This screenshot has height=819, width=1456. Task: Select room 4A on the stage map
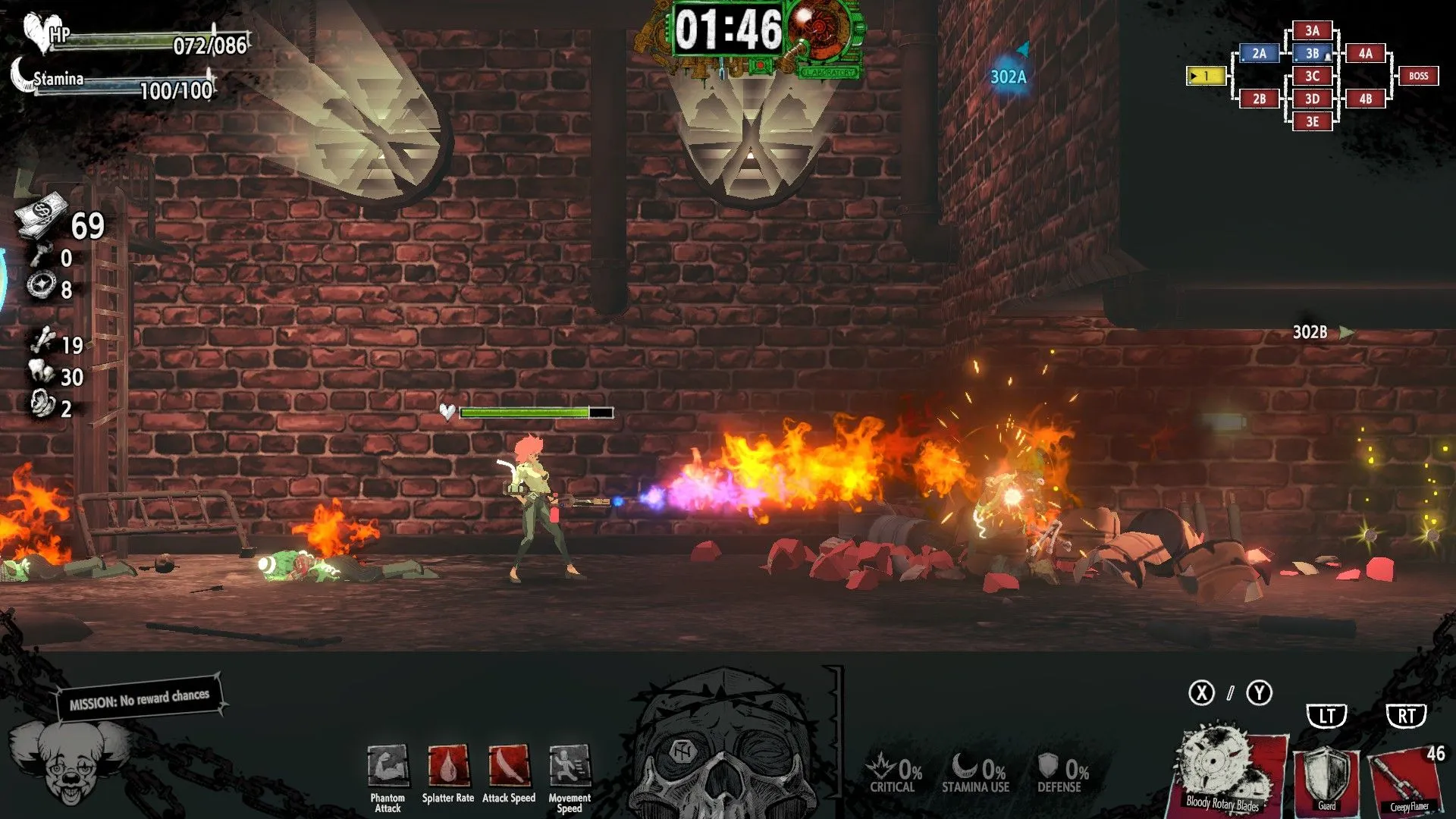(x=1365, y=54)
